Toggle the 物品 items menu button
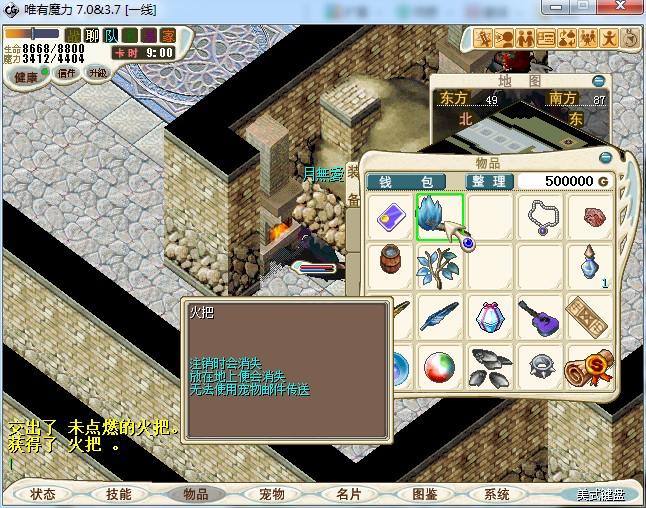Screen dimensions: 646x508 pos(195,494)
